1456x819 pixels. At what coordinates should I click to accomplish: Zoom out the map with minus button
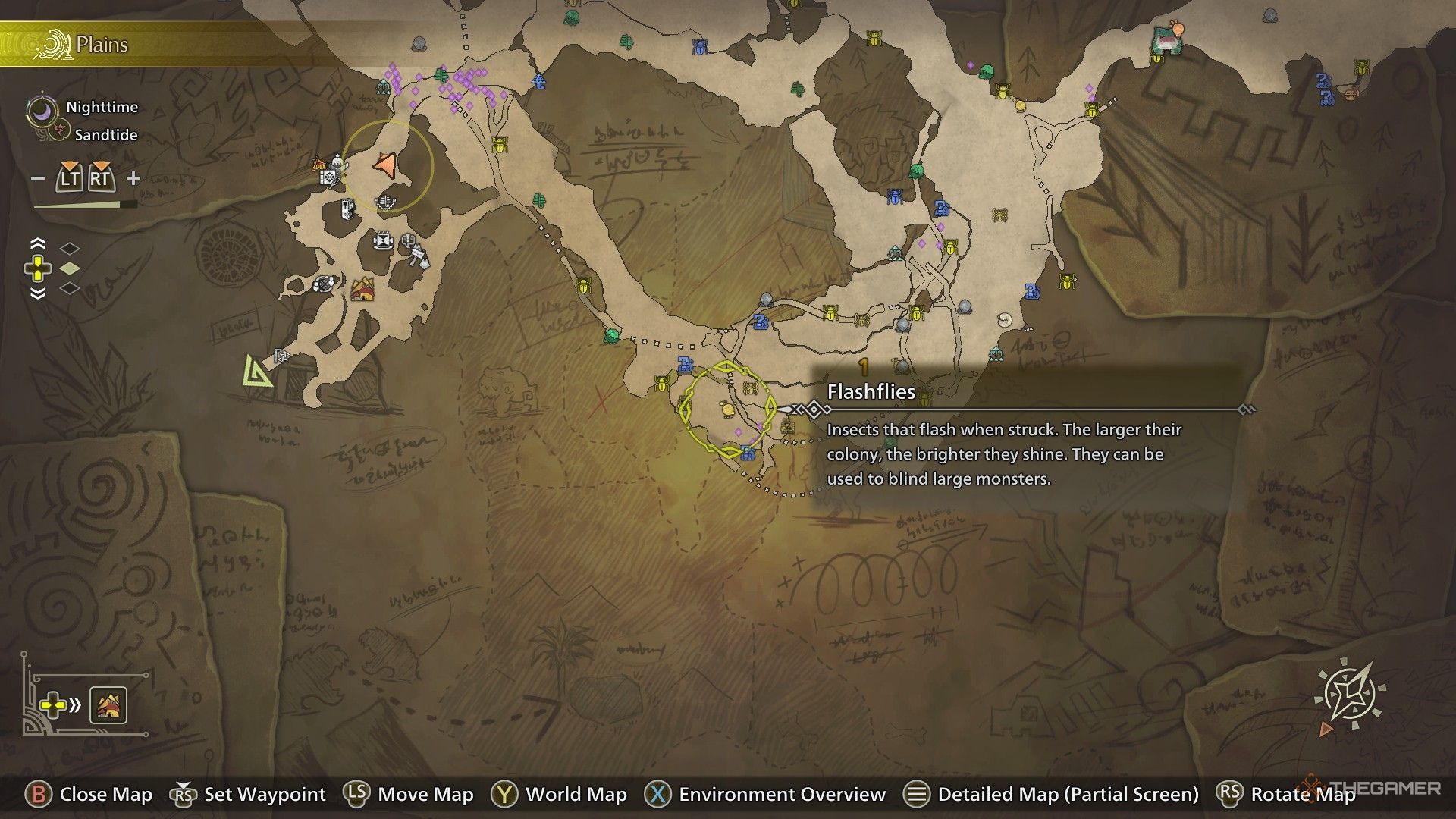coord(38,179)
